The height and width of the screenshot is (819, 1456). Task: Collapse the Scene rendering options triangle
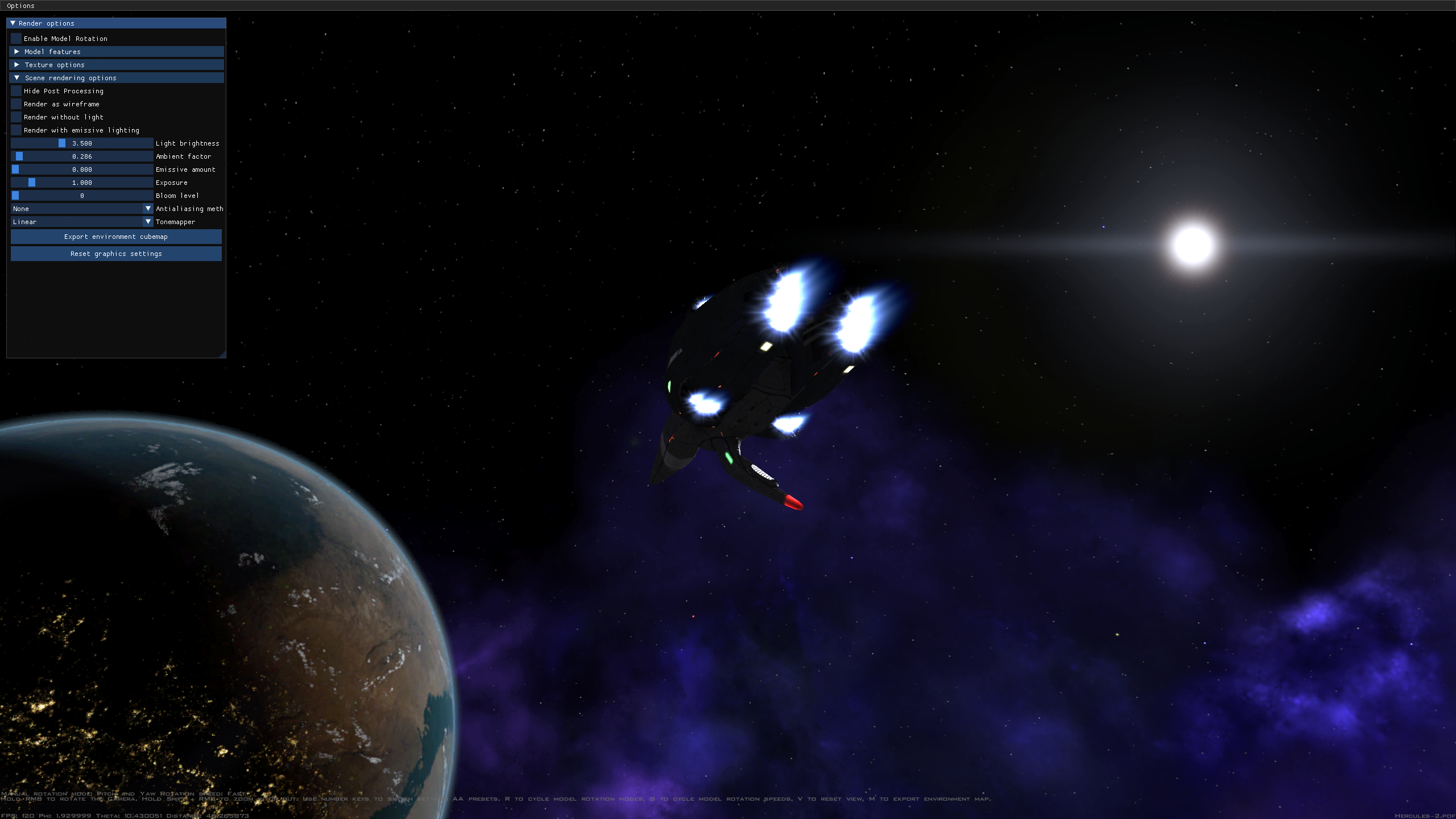click(17, 78)
